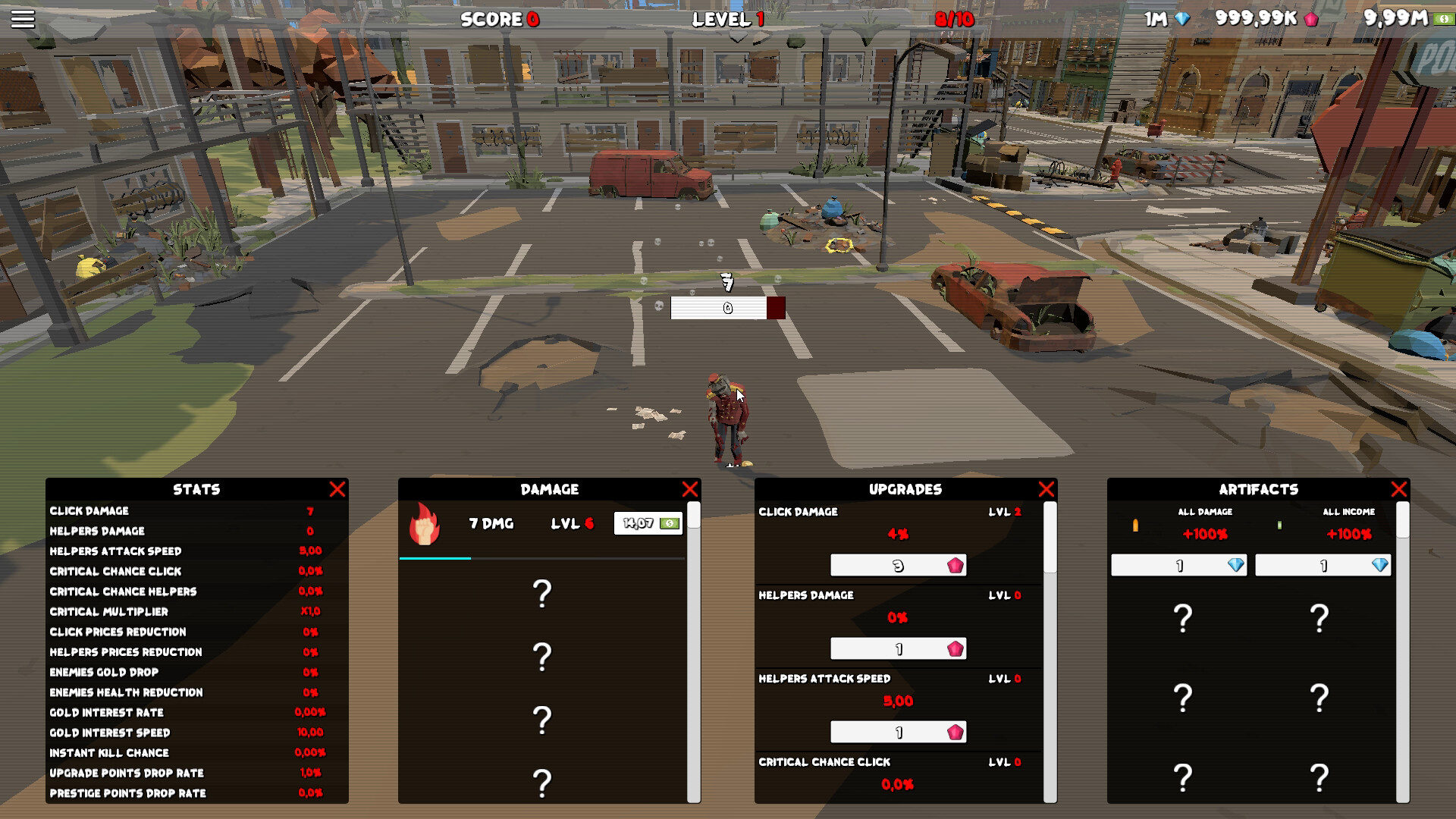This screenshot has height=819, width=1456.
Task: Open the hamburger menu in top-left corner
Action: point(24,18)
